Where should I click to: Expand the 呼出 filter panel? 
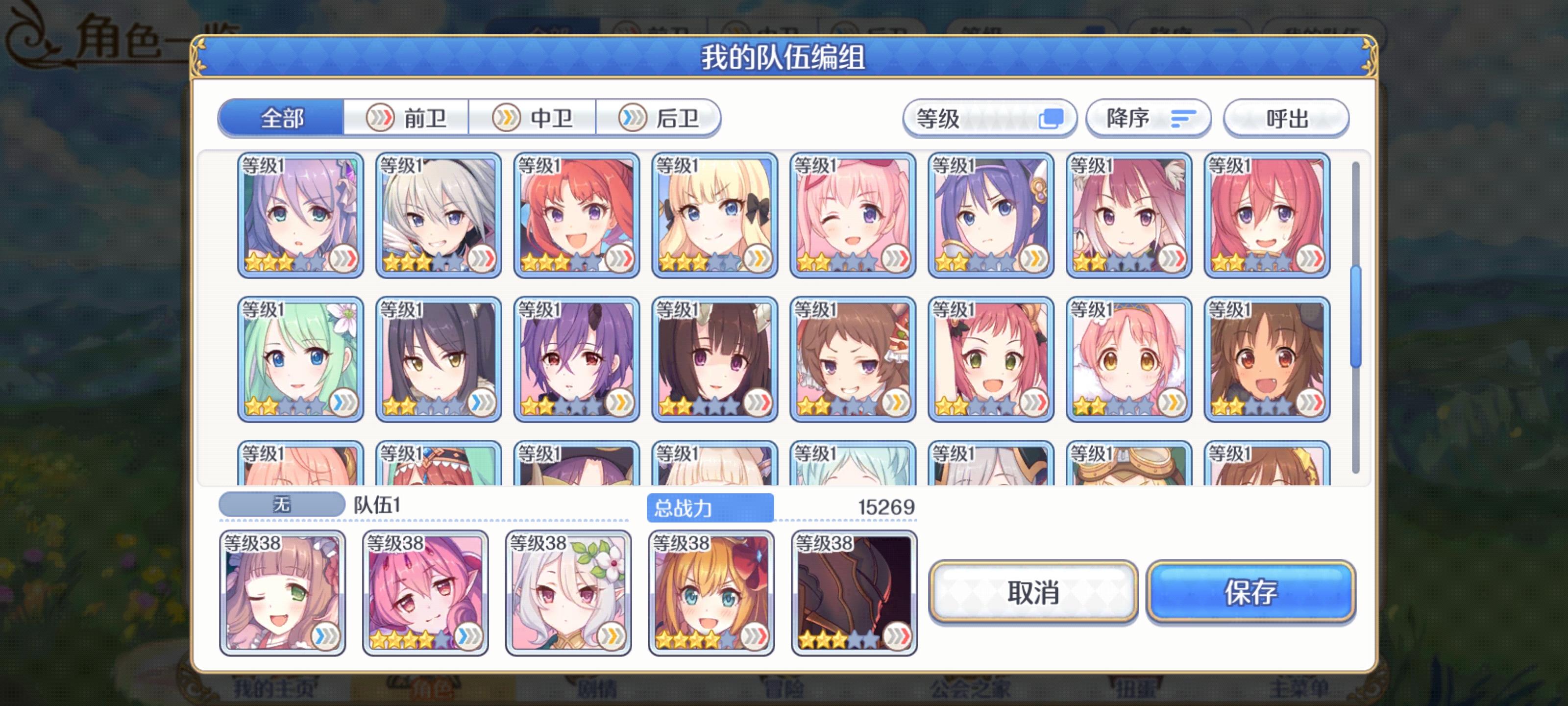click(x=1286, y=119)
